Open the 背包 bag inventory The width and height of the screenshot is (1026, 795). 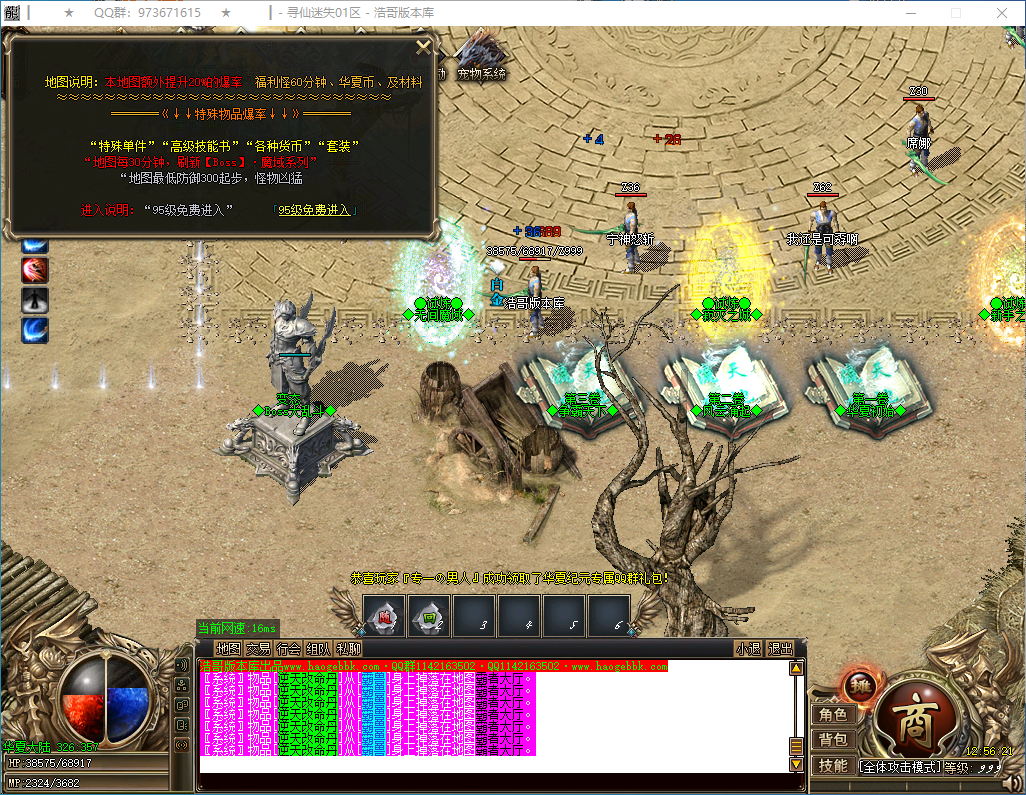point(833,740)
